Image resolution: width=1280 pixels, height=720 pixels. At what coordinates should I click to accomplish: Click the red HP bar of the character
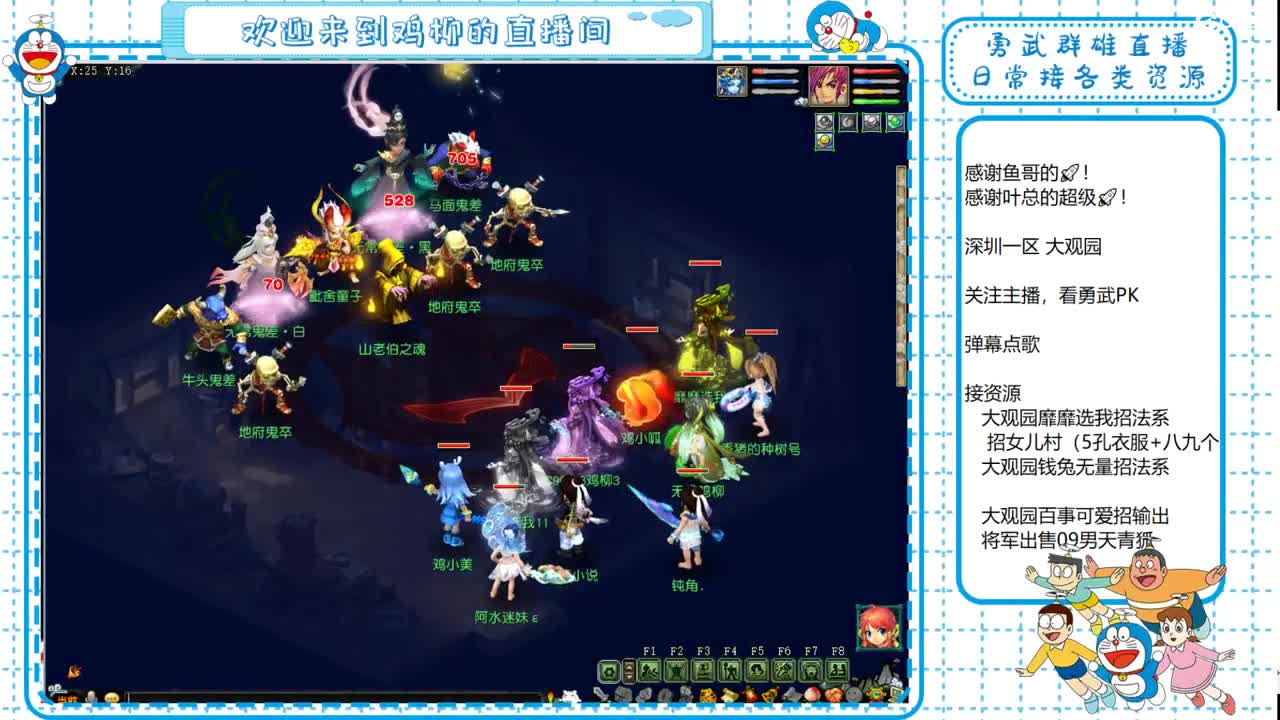click(875, 71)
